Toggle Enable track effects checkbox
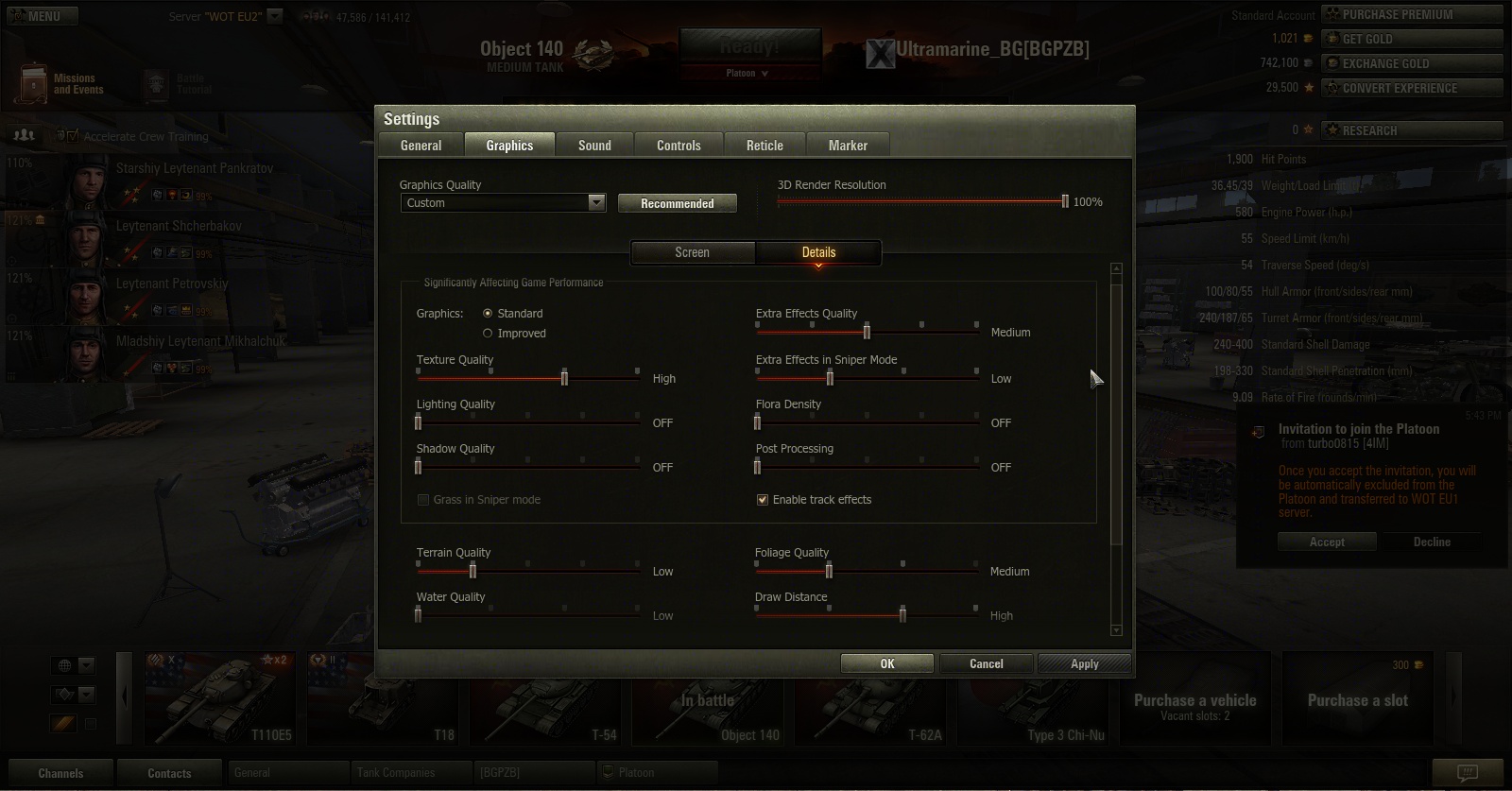The height and width of the screenshot is (791, 1512). 763,500
